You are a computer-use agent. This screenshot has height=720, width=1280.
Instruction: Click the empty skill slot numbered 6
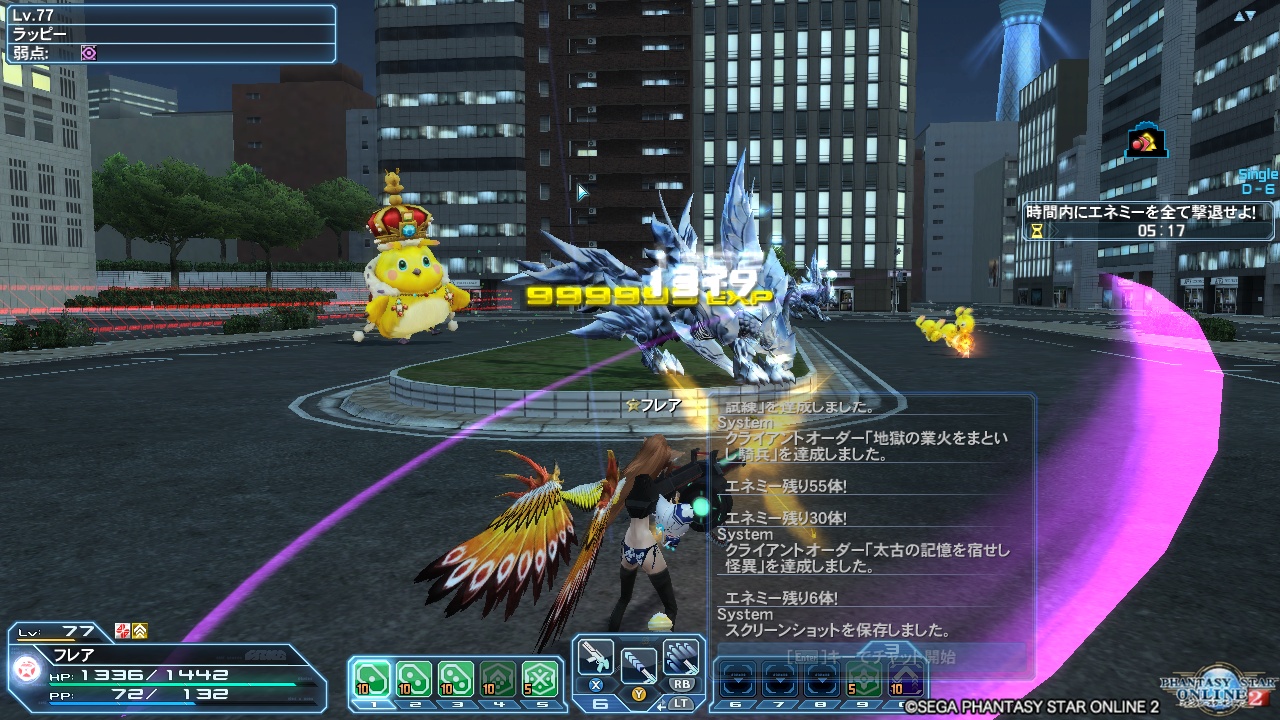coord(738,679)
